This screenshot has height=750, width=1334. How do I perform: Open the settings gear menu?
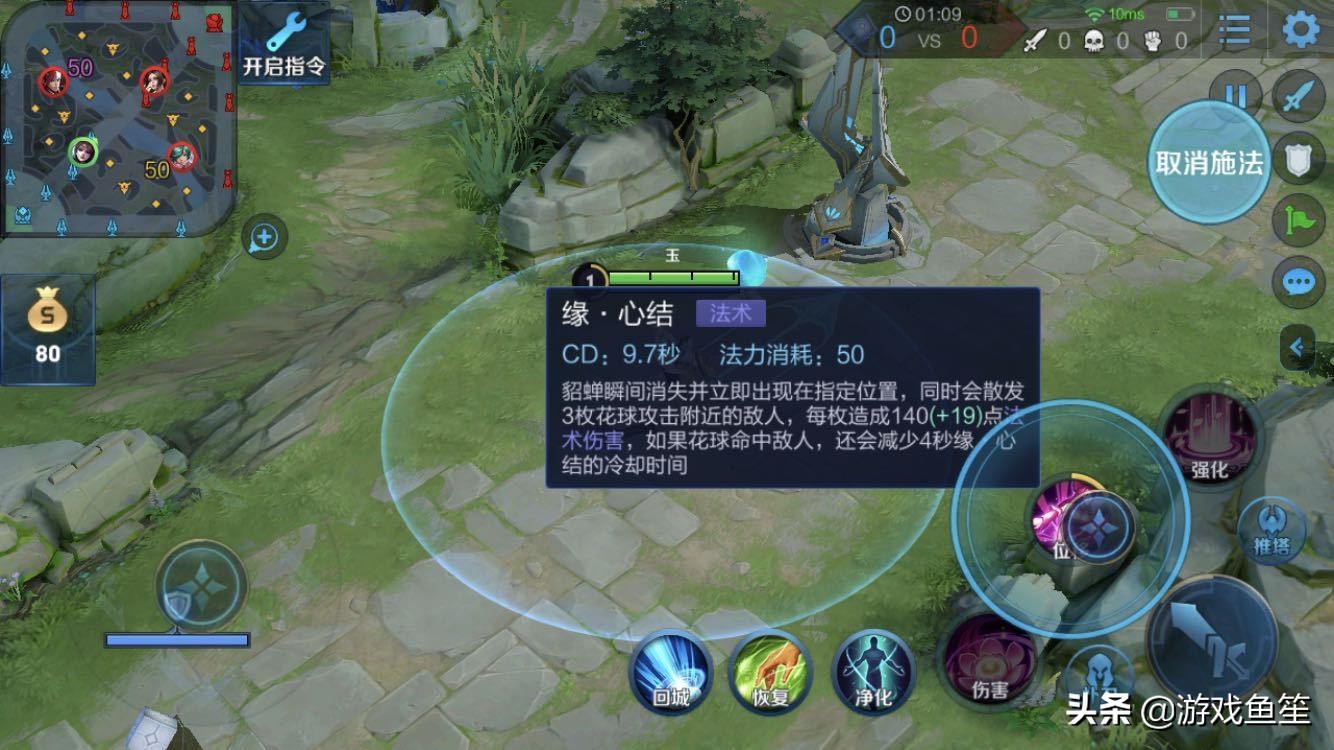[1301, 27]
